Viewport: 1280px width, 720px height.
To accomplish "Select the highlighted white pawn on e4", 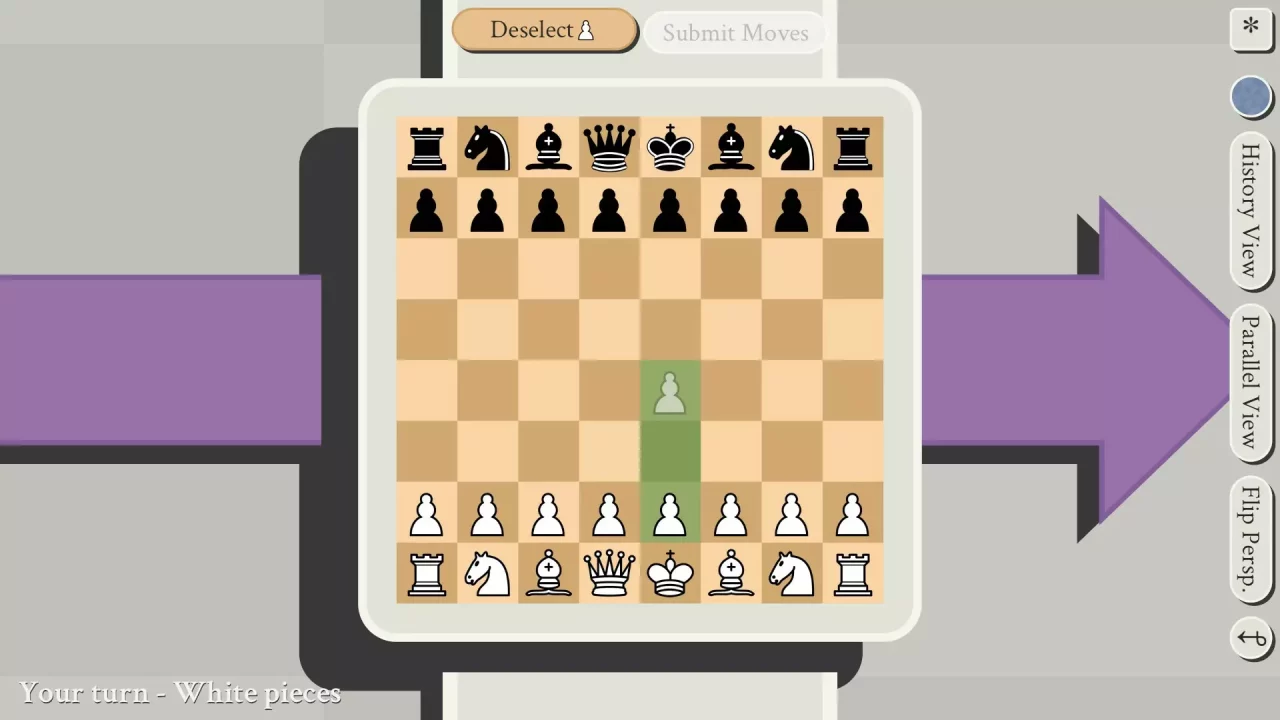I will pos(669,393).
